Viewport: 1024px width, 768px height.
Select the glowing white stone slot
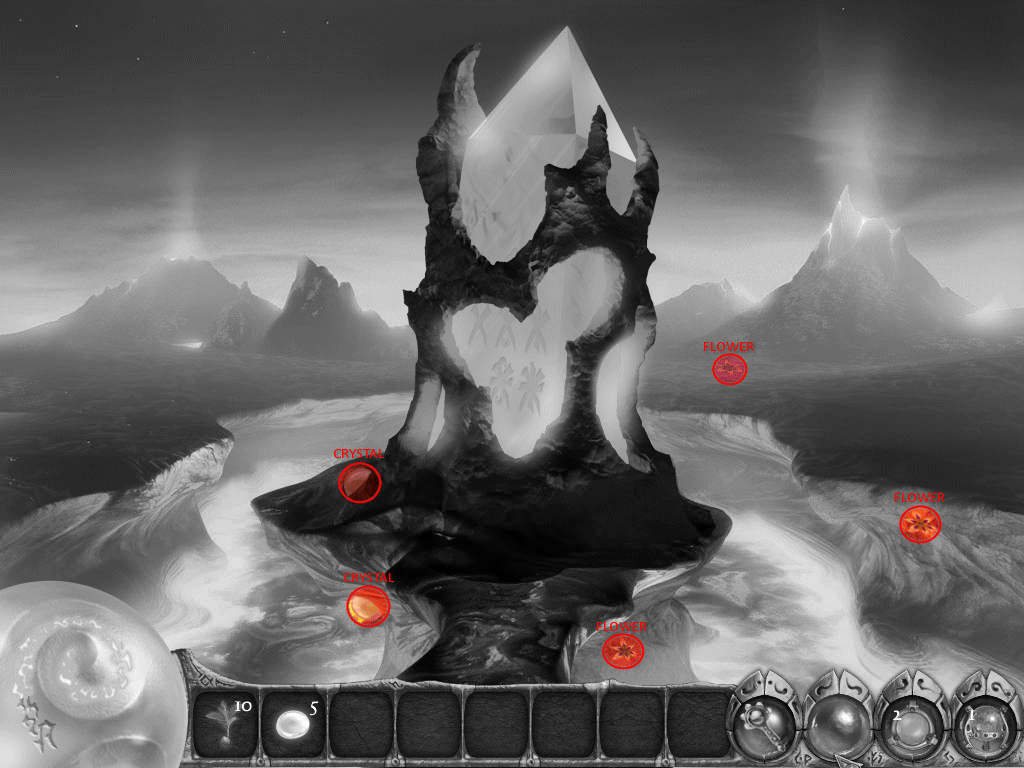(293, 722)
